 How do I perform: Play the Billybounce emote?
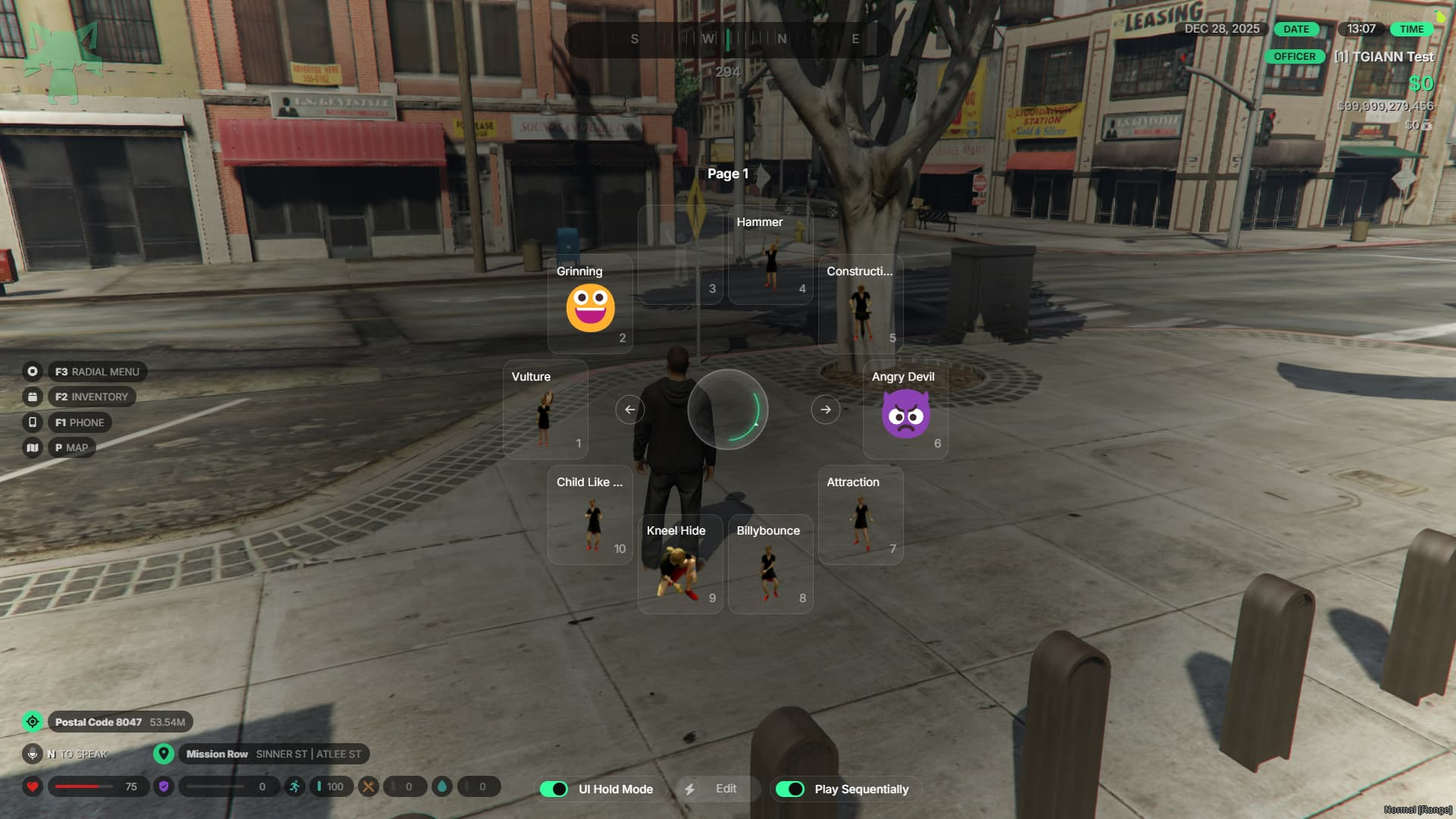point(770,564)
